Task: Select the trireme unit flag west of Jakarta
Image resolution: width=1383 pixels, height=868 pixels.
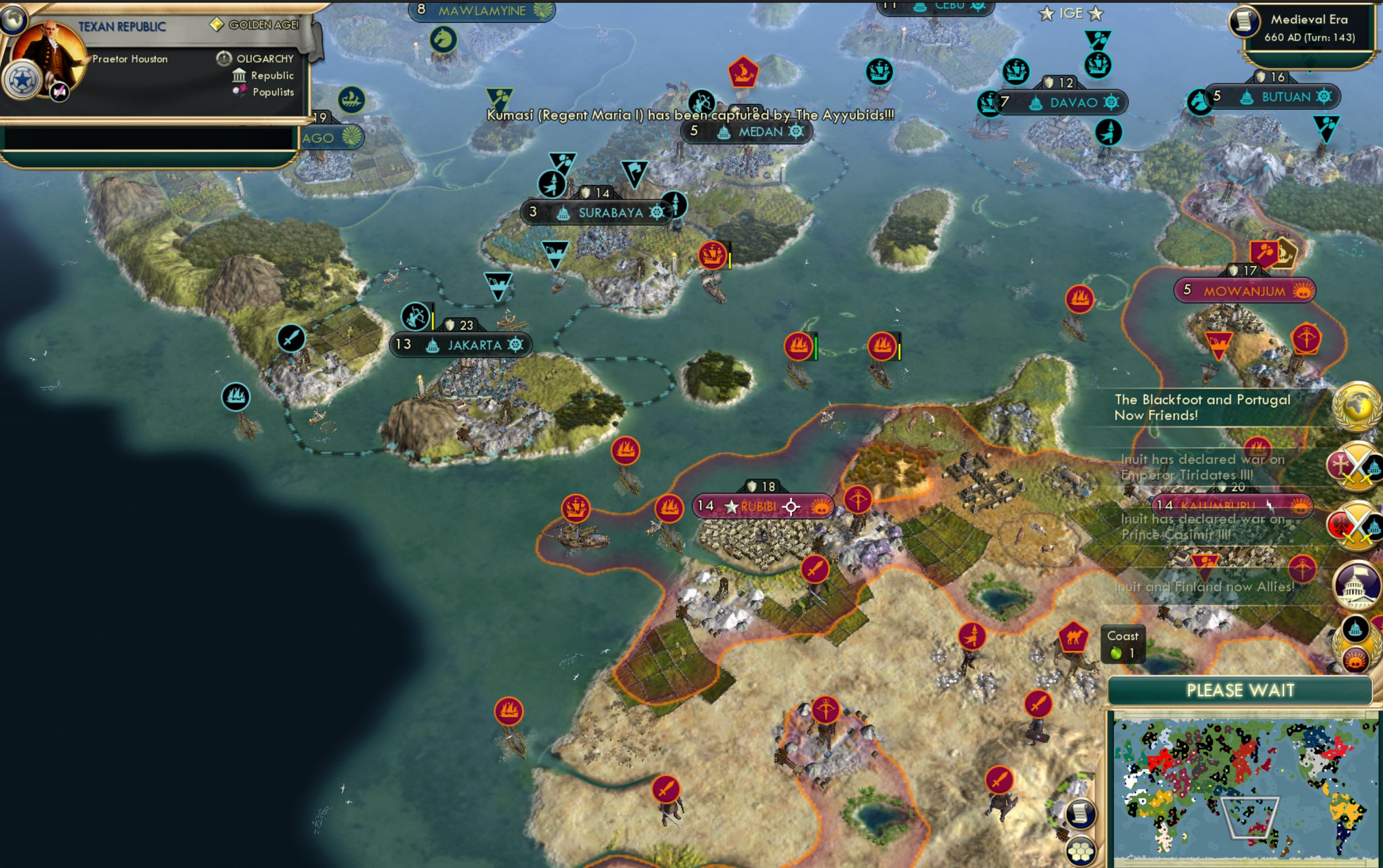Action: click(x=235, y=397)
